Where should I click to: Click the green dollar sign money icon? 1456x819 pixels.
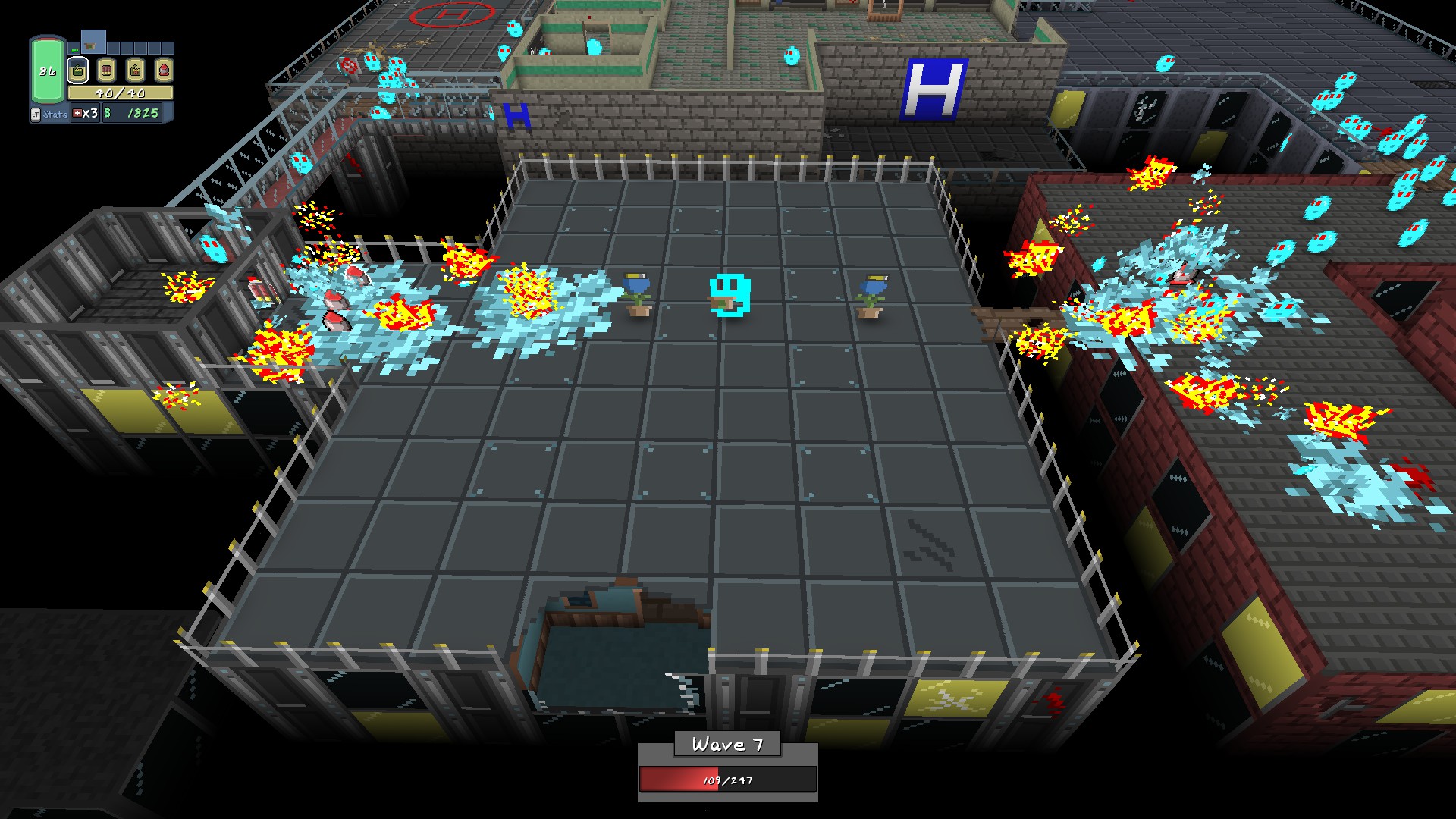pos(107,114)
